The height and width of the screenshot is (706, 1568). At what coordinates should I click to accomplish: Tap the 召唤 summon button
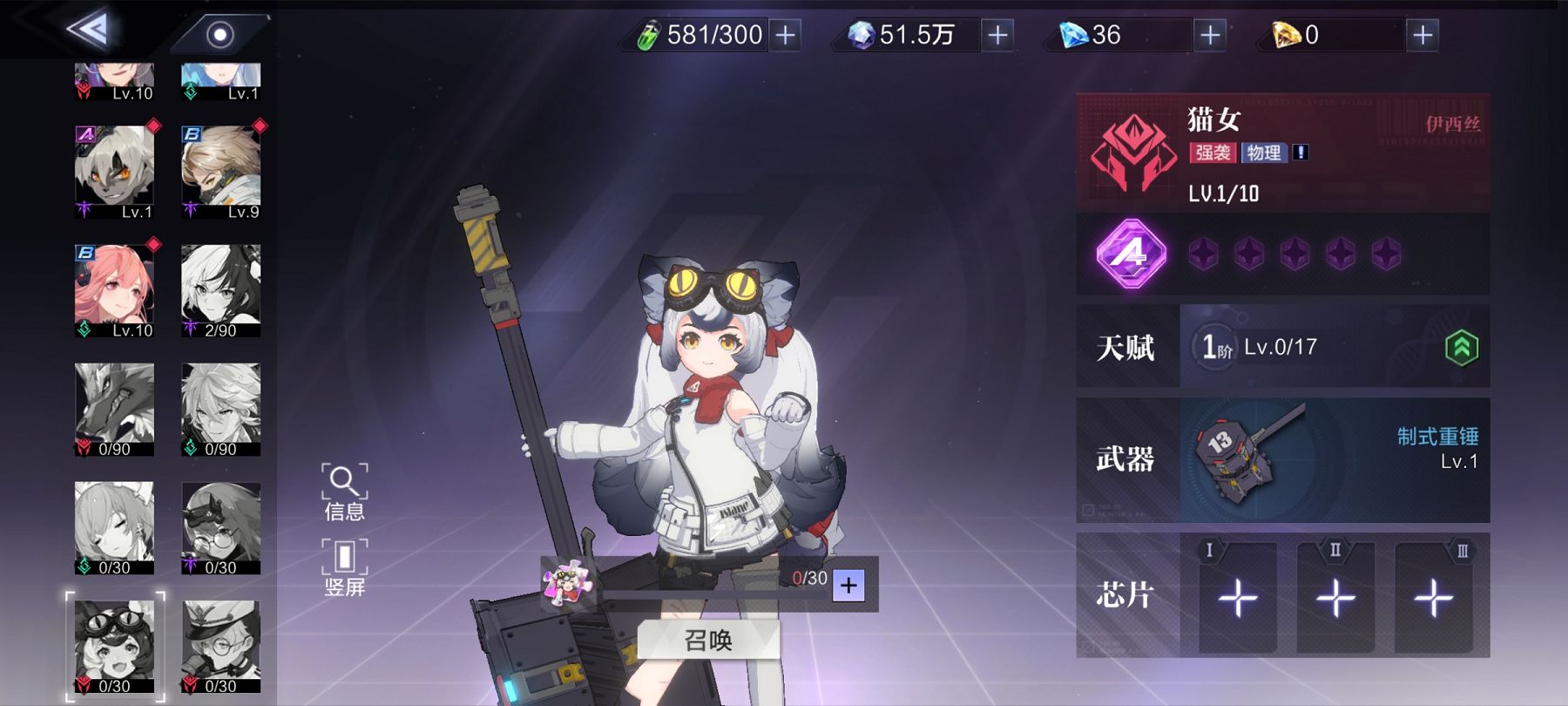(x=708, y=641)
